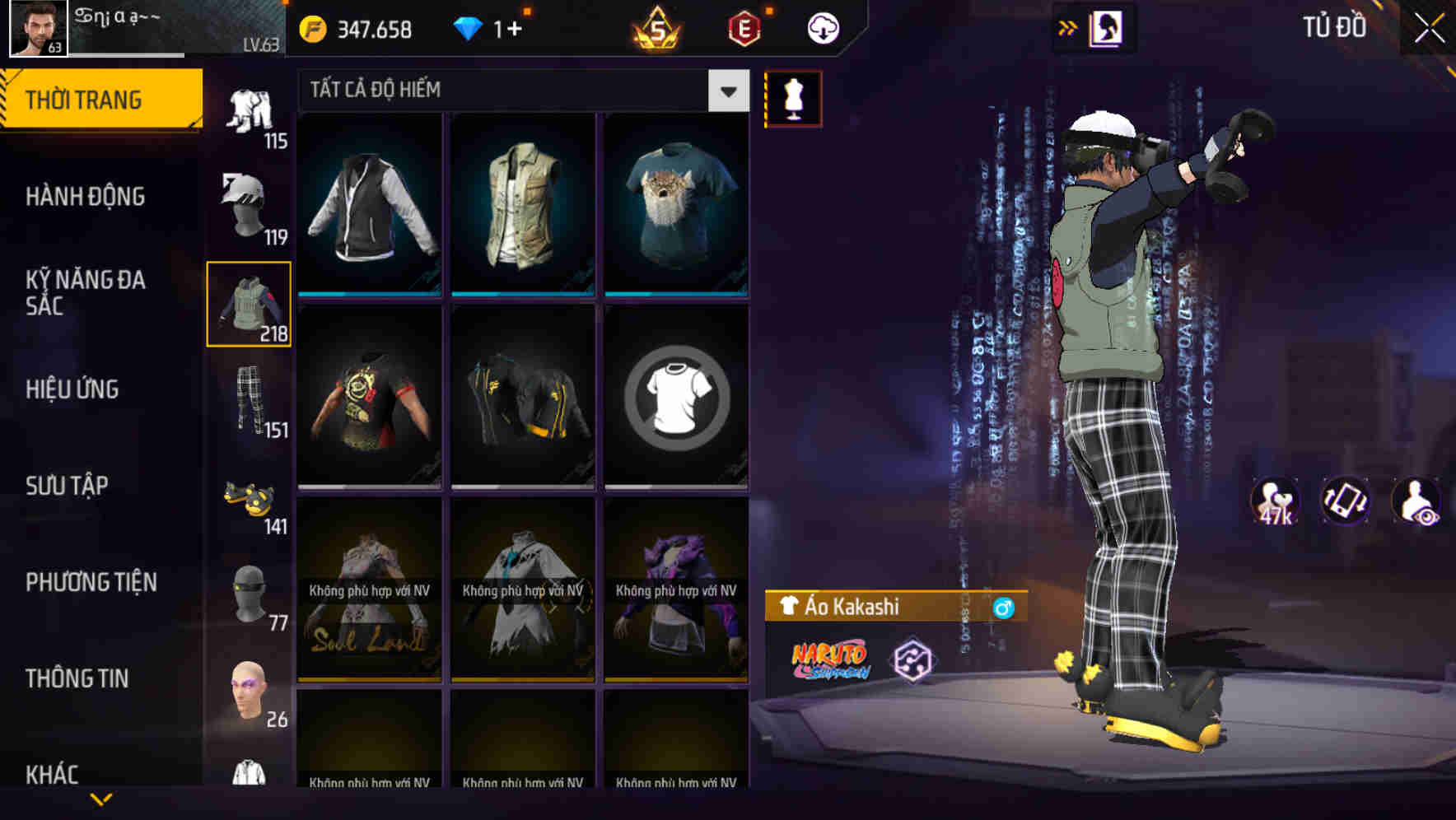Toggle the female character view icon top right
This screenshot has width=1456, height=820.
pyautogui.click(x=1106, y=27)
